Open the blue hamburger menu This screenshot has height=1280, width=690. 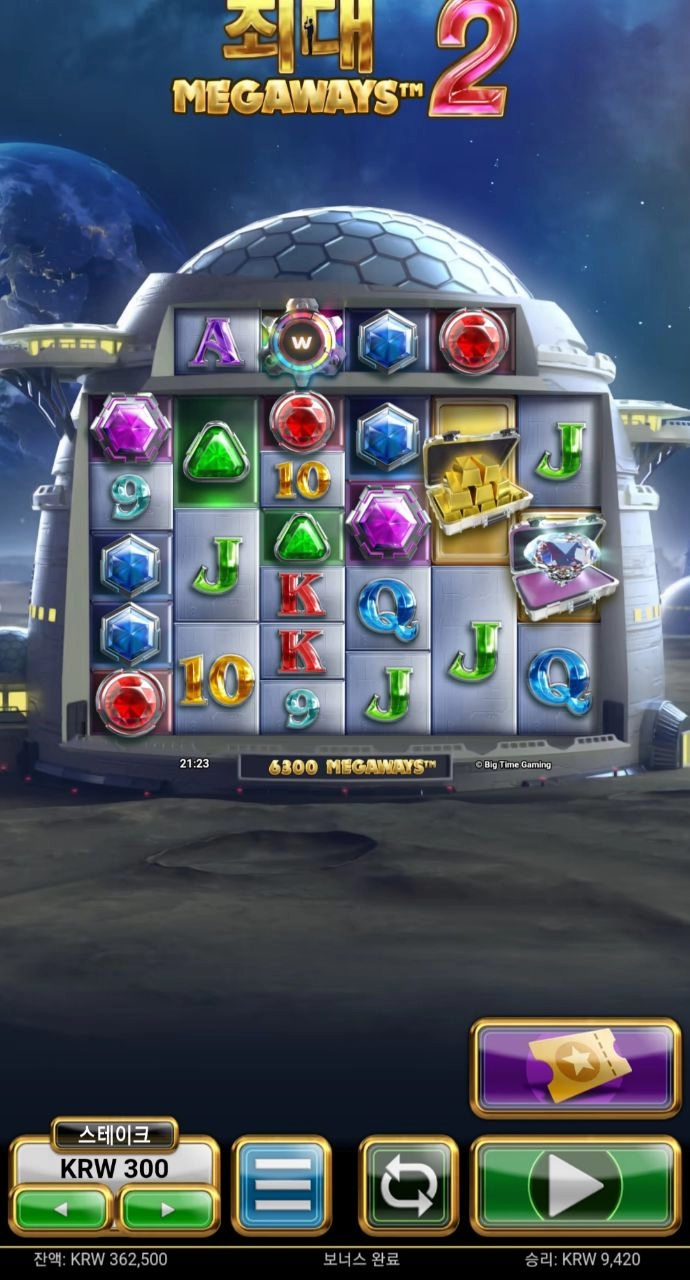[x=281, y=1186]
